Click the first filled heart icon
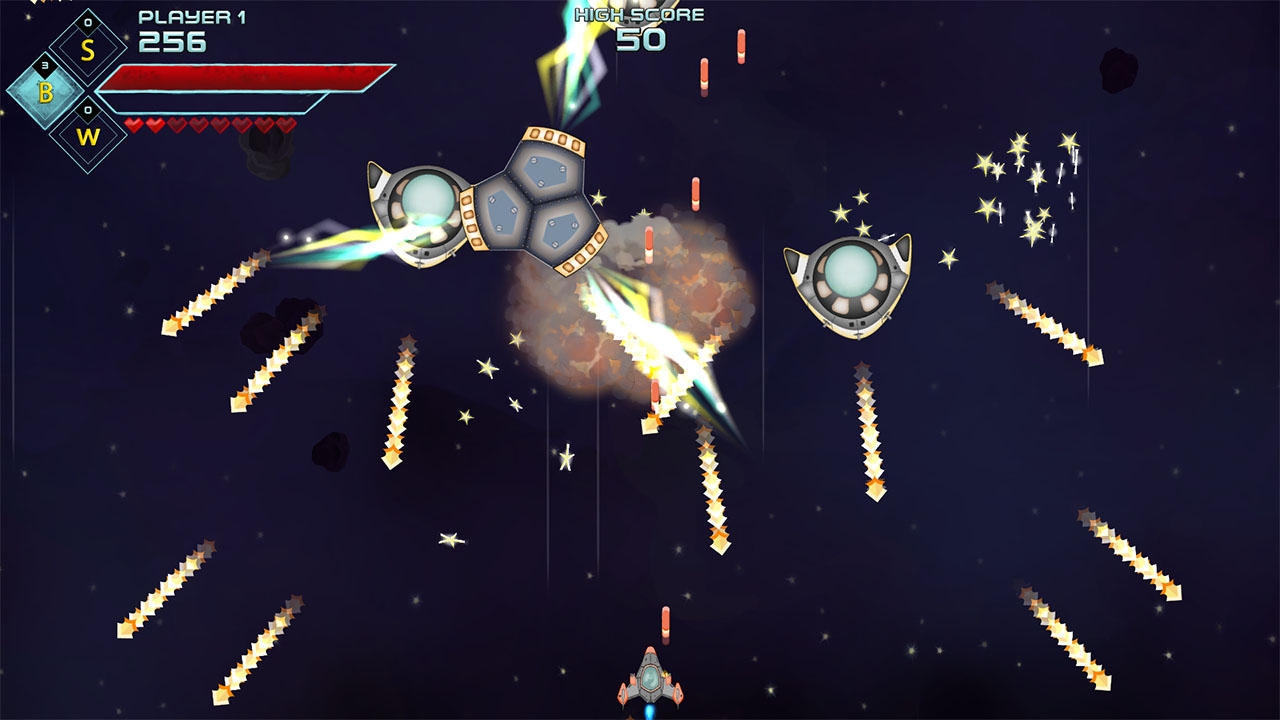Screen dimensions: 1280x720 [132, 123]
